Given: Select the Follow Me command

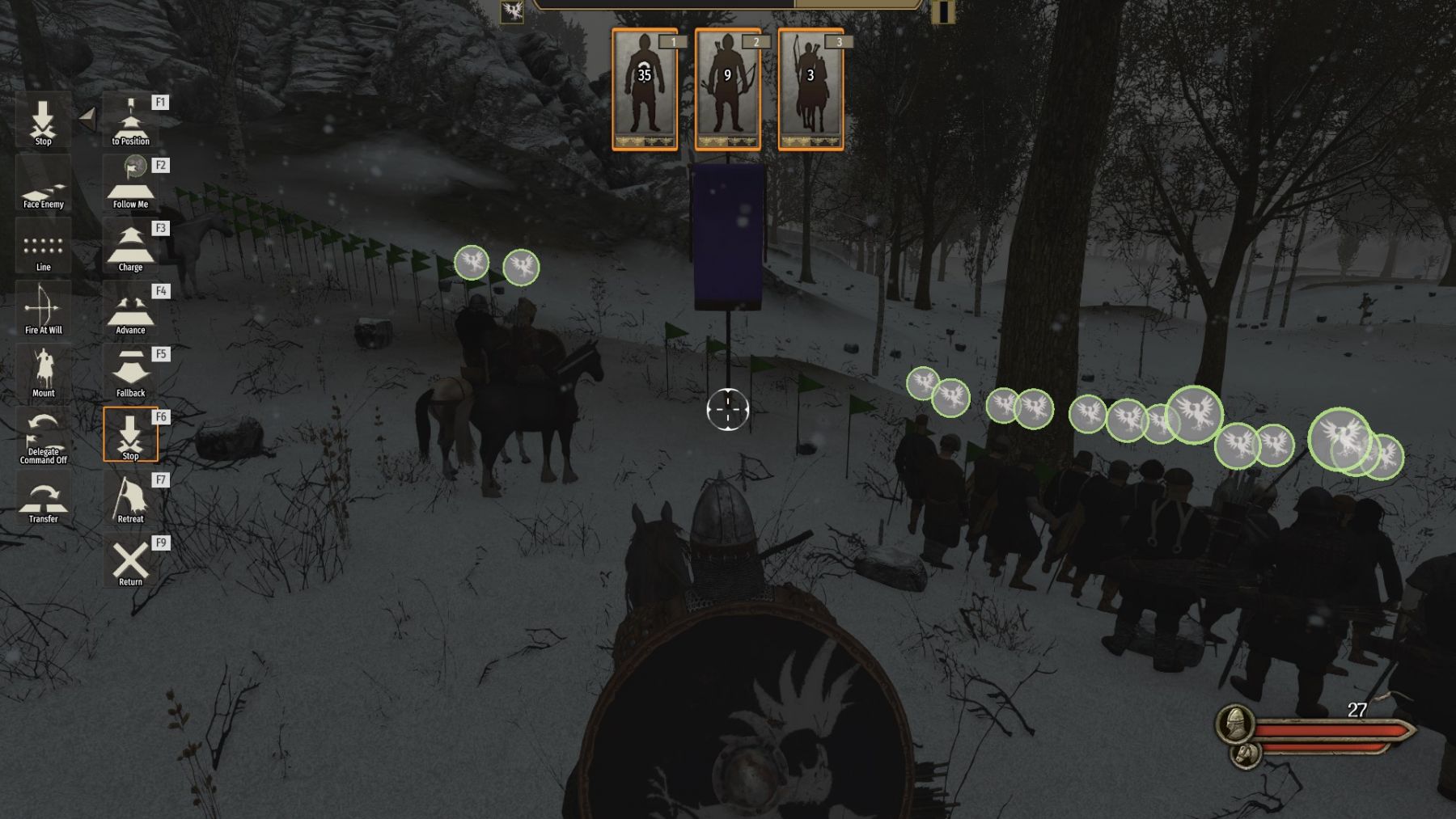Looking at the screenshot, I should 130,184.
